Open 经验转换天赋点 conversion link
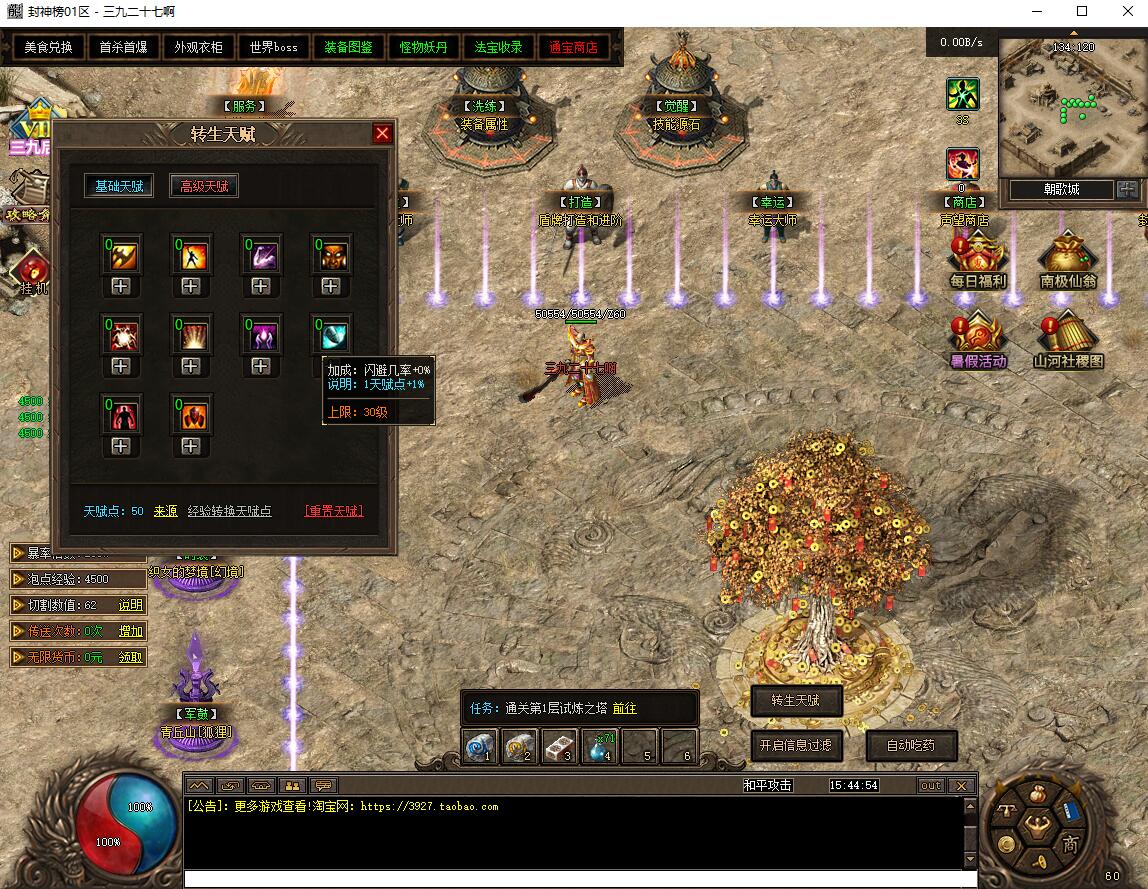The width and height of the screenshot is (1148, 889). click(229, 511)
